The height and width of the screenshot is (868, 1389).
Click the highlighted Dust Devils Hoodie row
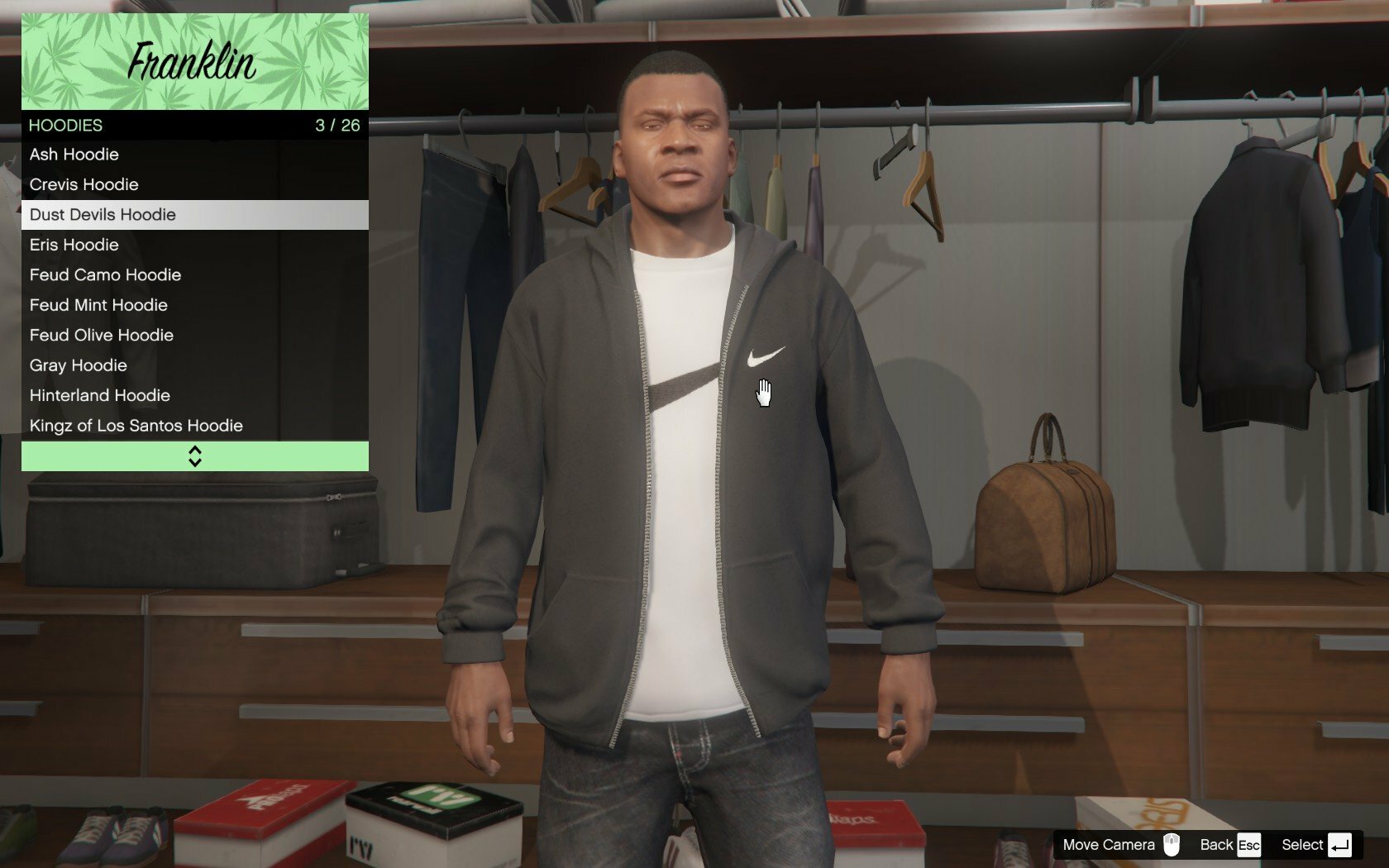[x=194, y=215]
